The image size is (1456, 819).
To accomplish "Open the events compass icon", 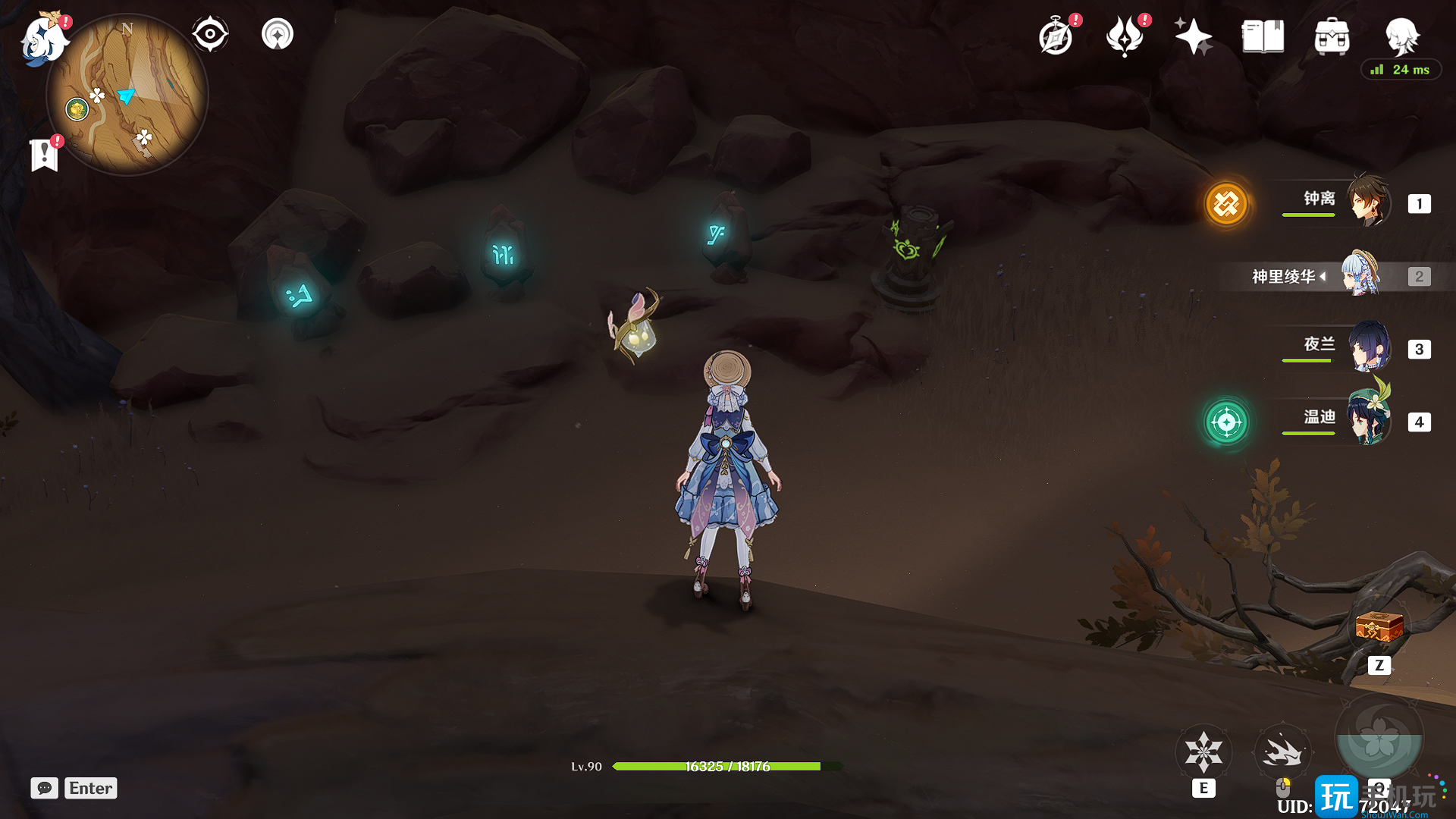I will coord(1056,37).
